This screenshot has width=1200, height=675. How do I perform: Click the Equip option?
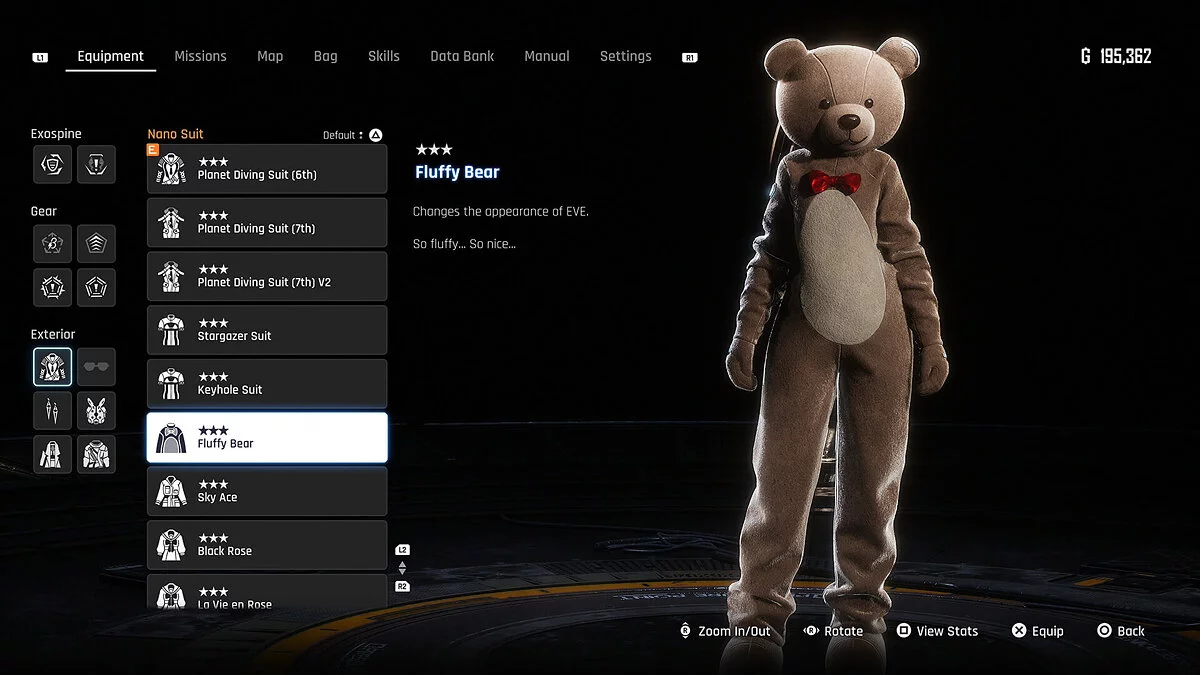1037,631
